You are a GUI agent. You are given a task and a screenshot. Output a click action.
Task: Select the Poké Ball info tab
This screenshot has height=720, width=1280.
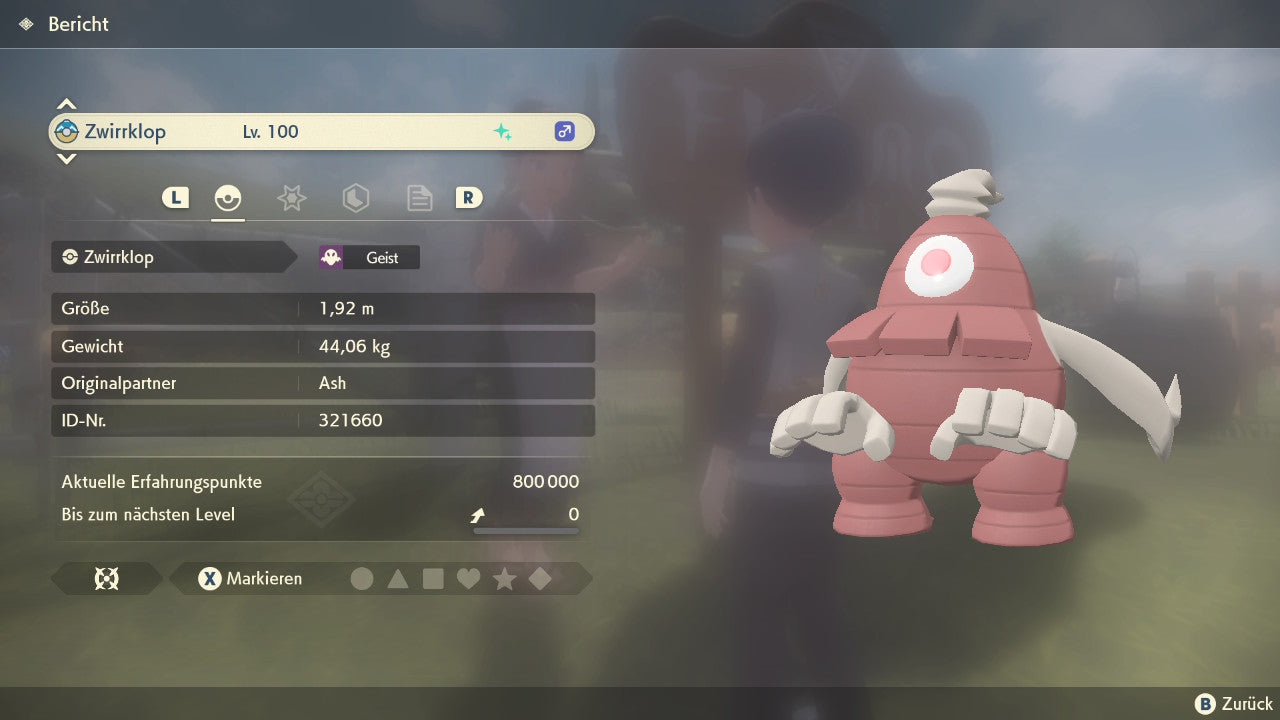(228, 198)
